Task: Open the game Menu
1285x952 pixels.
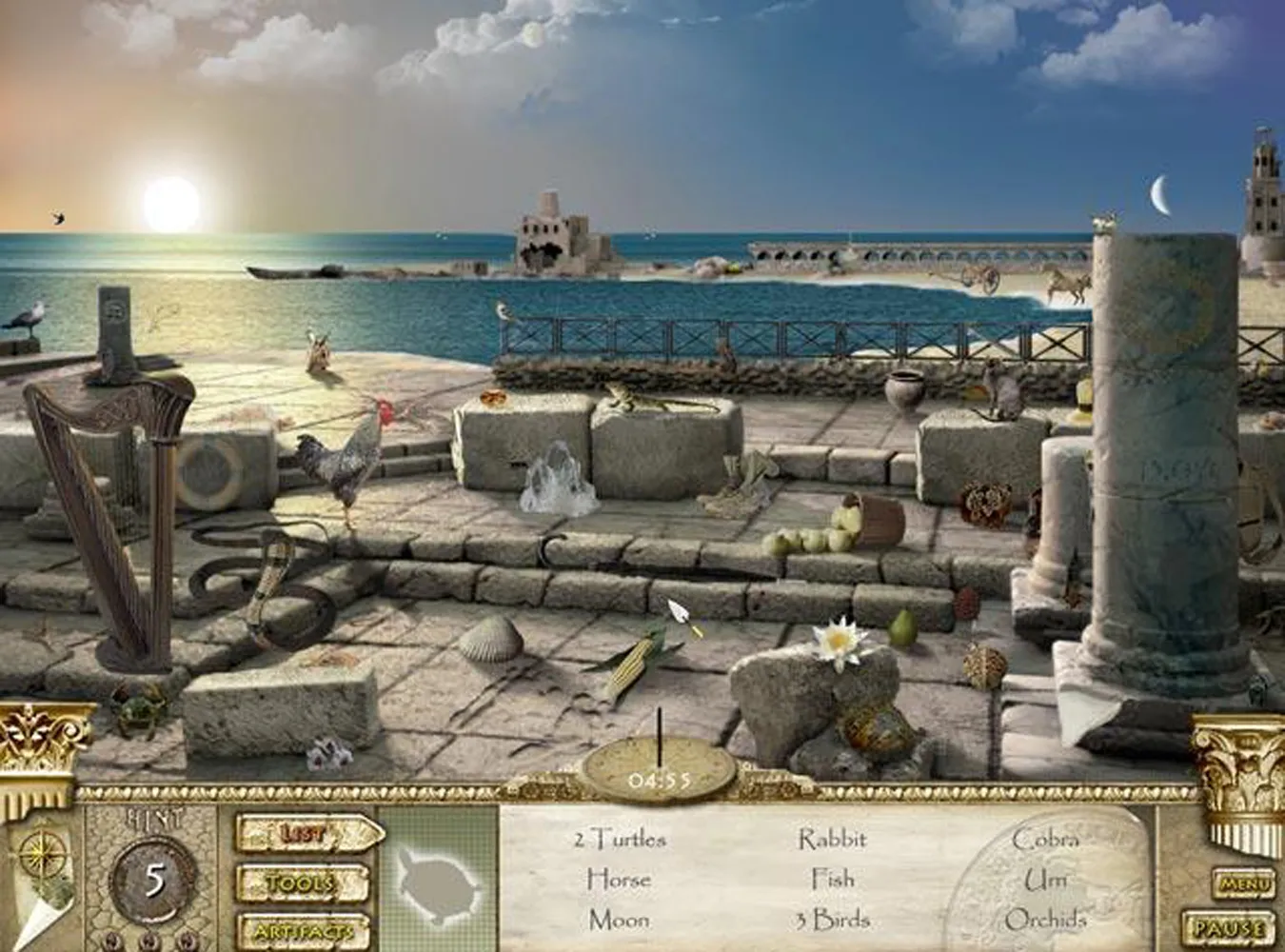Action: [x=1244, y=884]
